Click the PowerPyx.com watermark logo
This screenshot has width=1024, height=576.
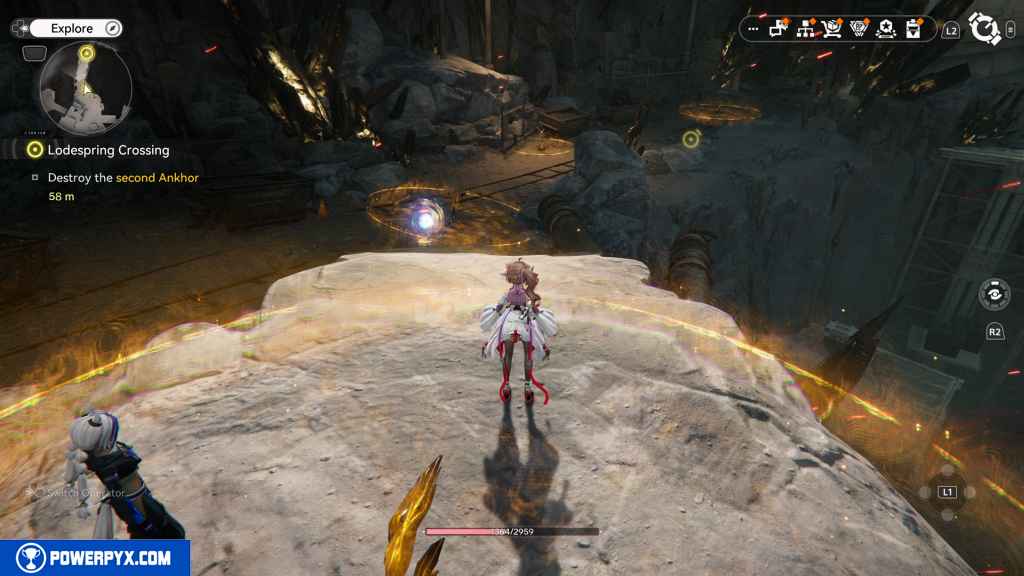coord(95,558)
